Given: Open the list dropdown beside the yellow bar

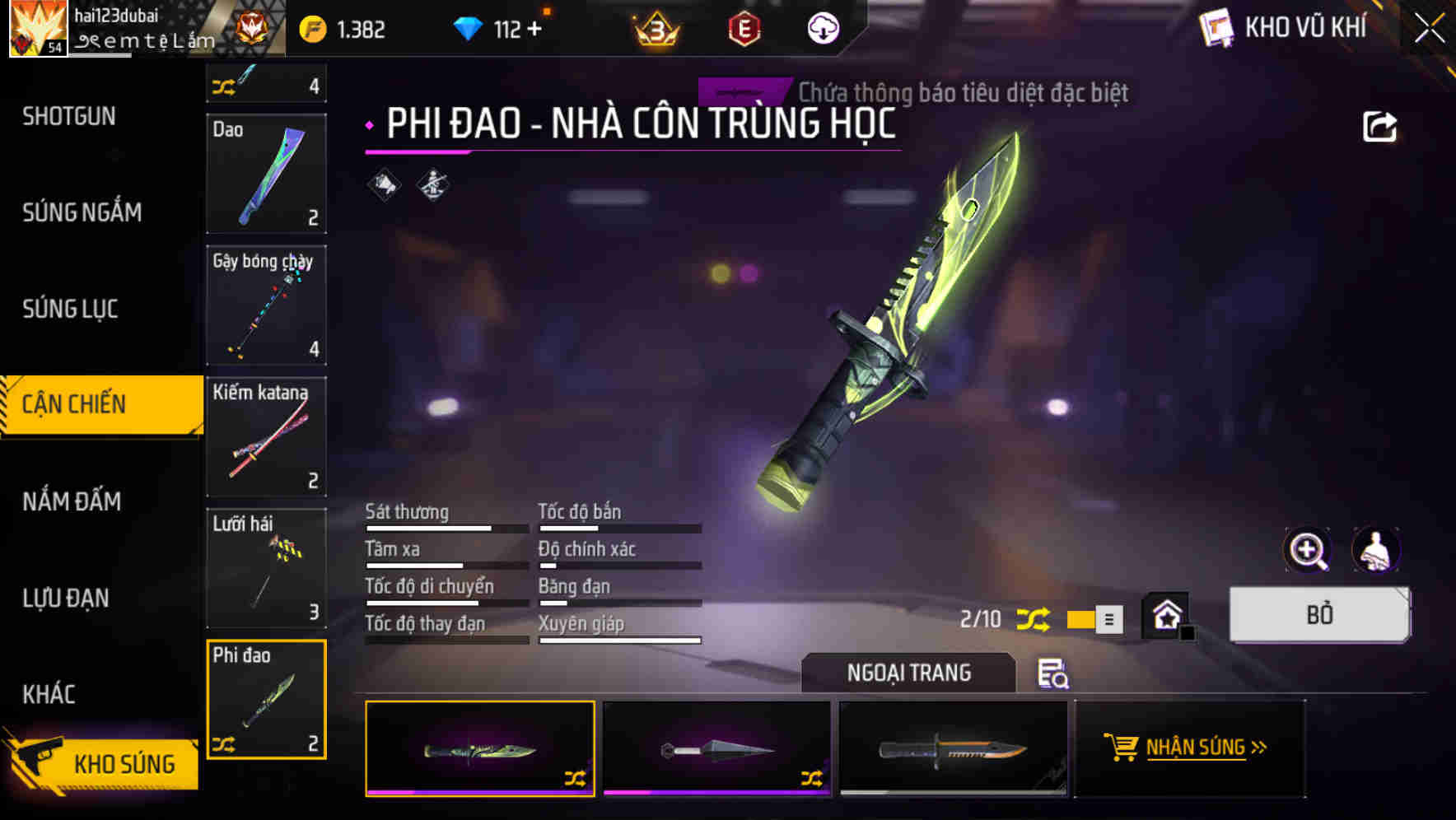Looking at the screenshot, I should tap(1111, 619).
